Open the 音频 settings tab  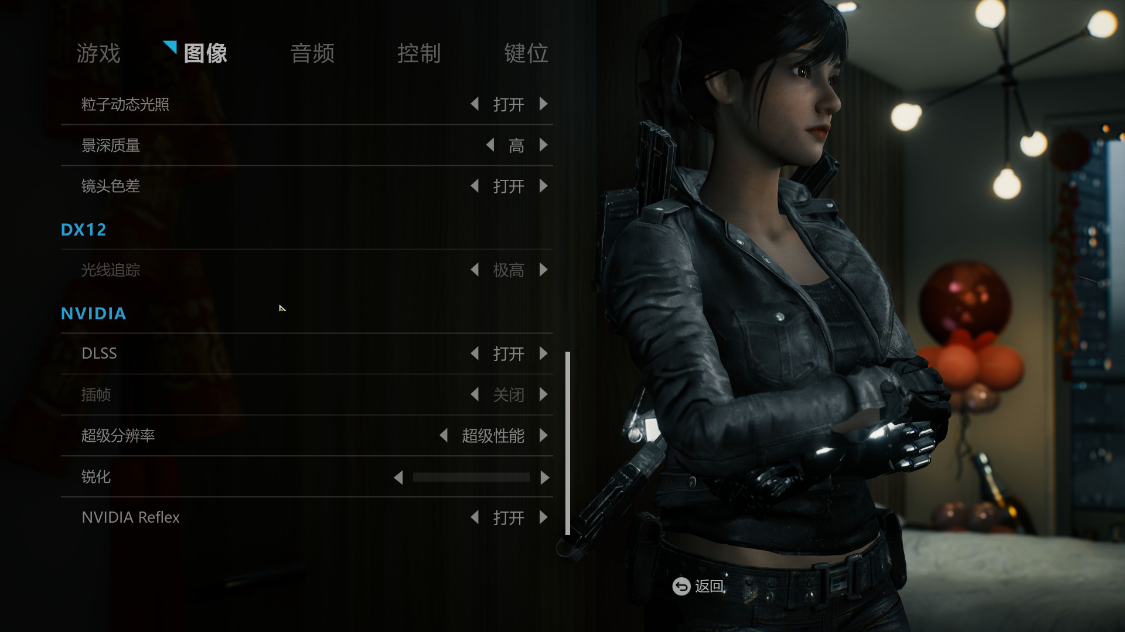tap(312, 54)
